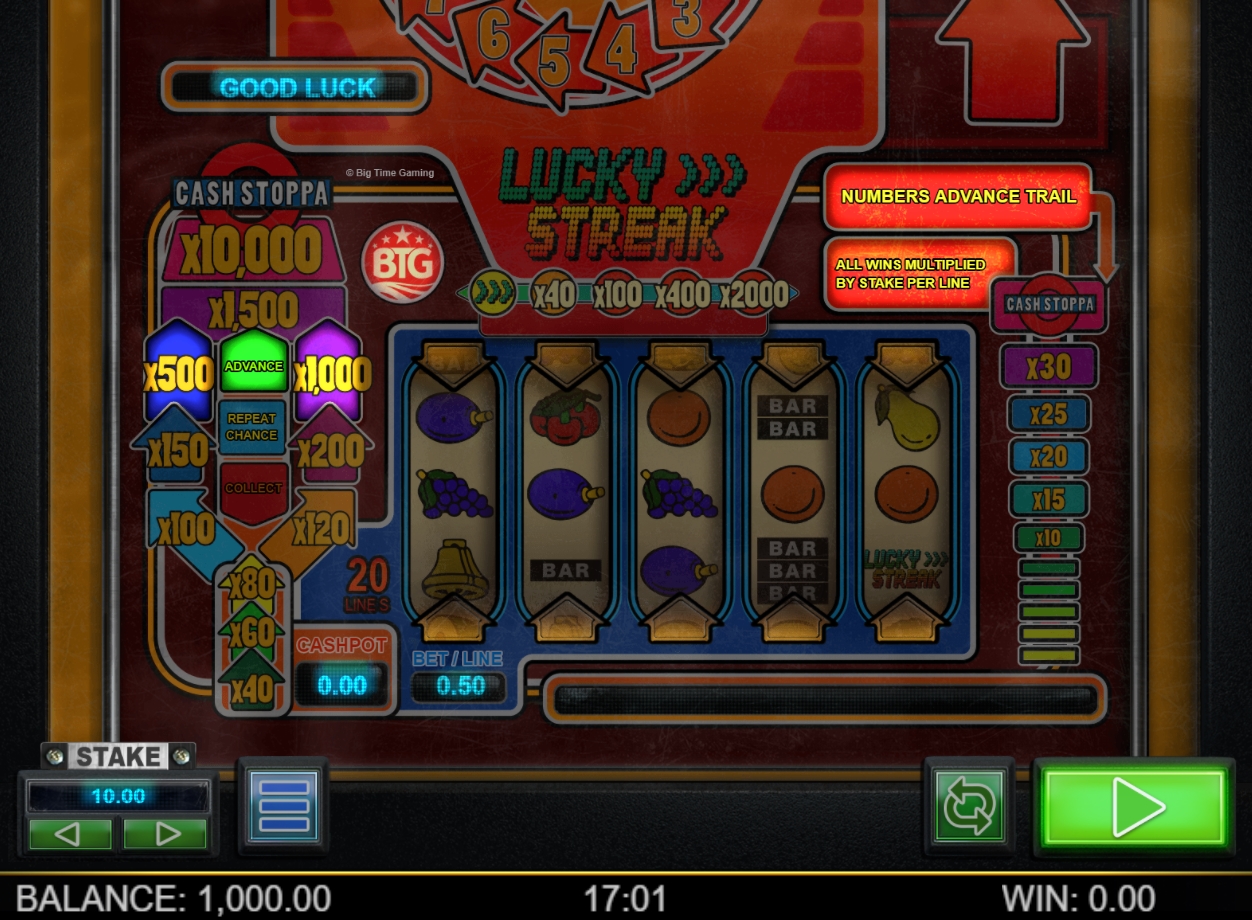Decrease stake with the left arrow

point(70,833)
